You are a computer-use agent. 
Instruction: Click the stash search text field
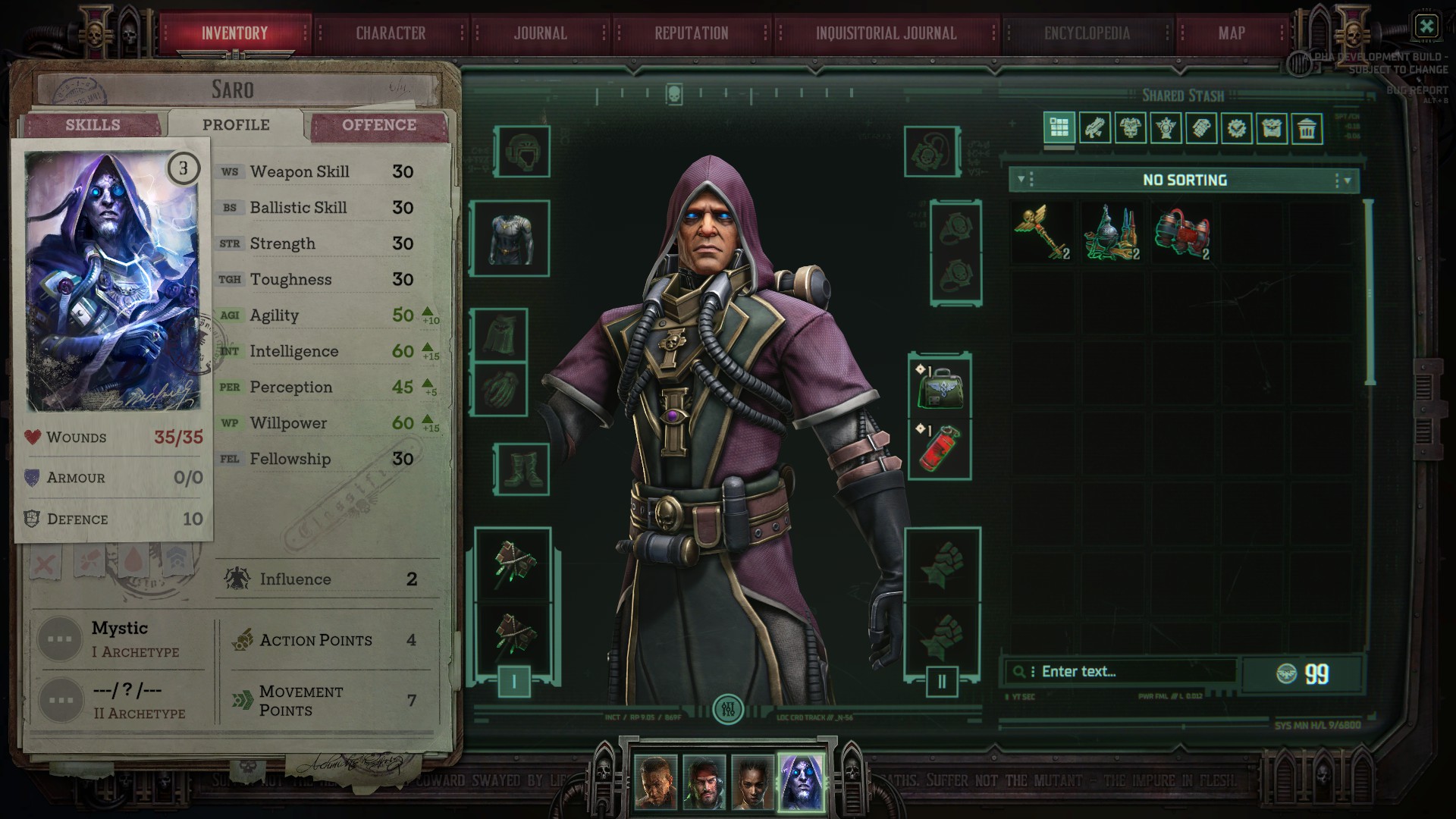coord(1122,670)
